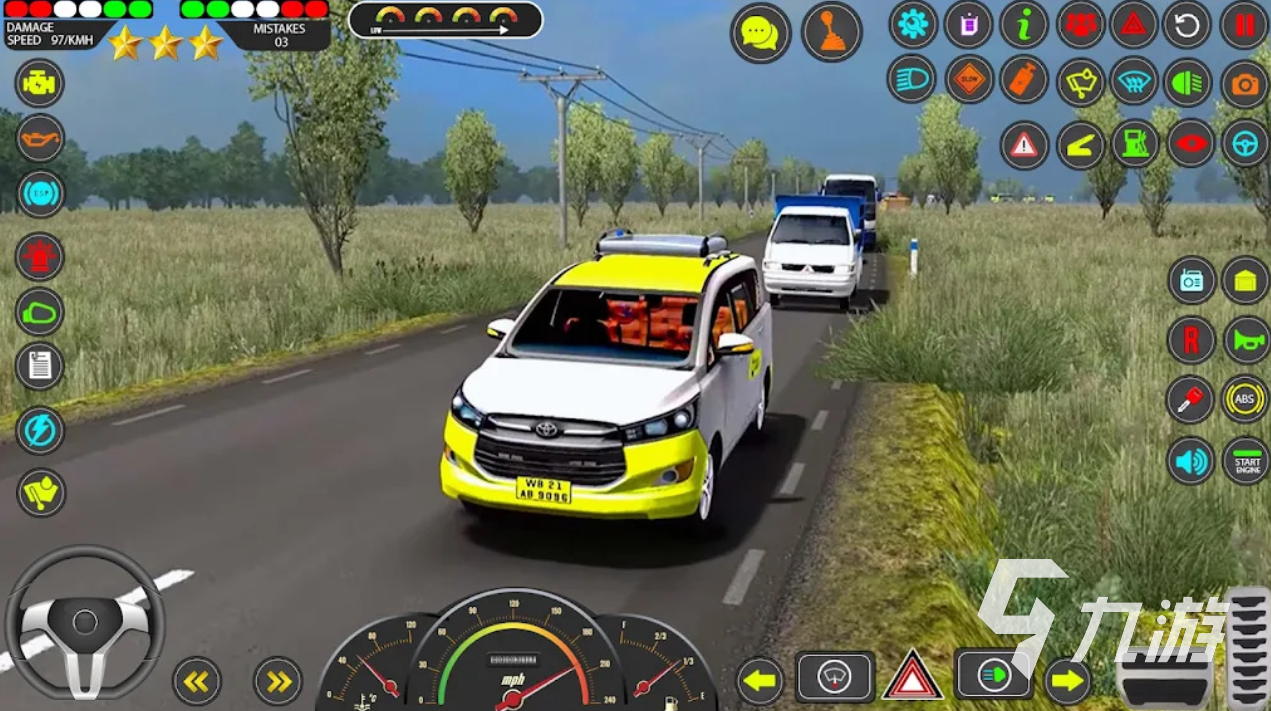Viewport: 1271px width, 711px height.
Task: Toggle the cyan ESP icon
Action: 40,193
